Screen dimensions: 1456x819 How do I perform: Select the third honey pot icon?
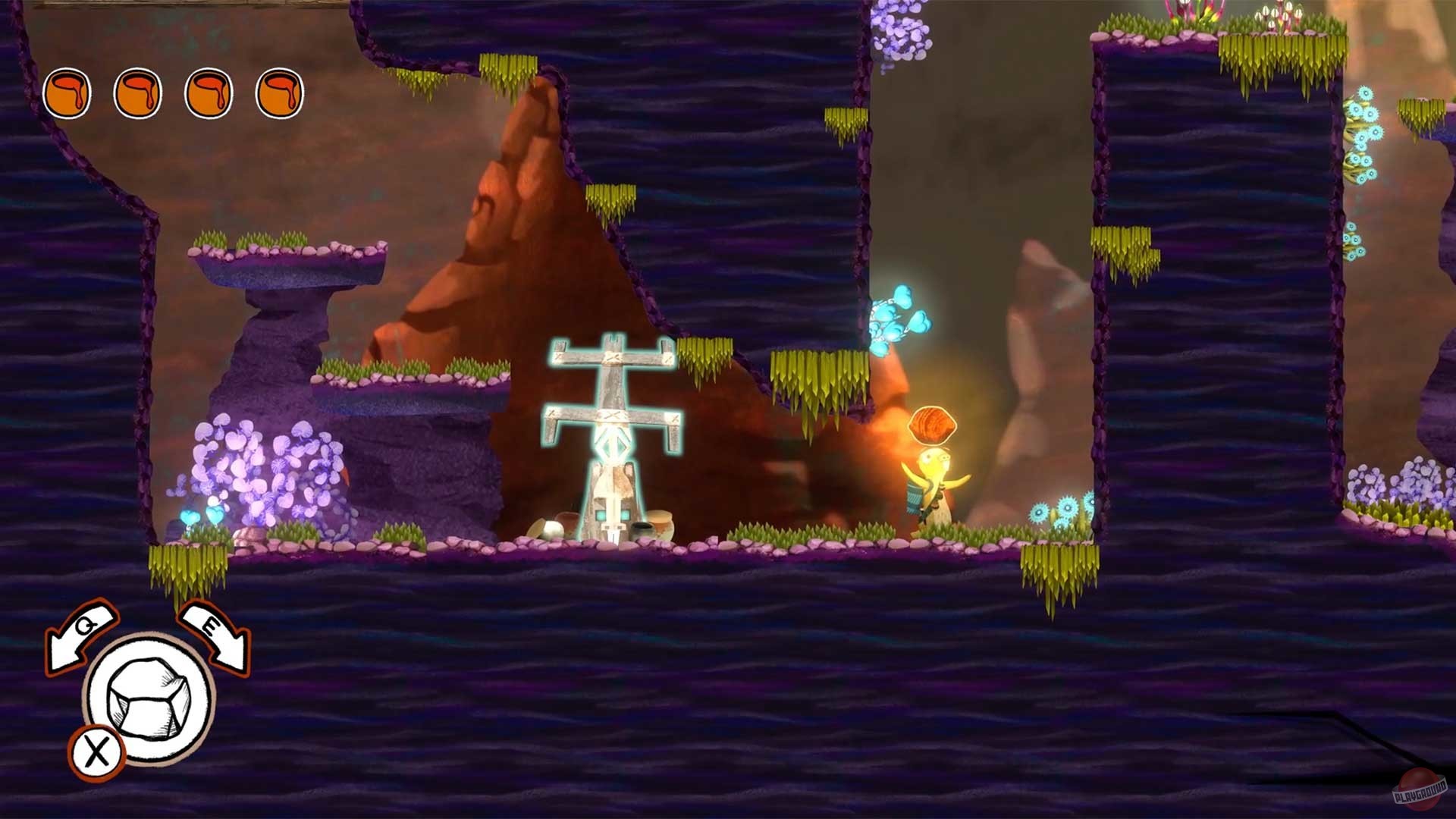pyautogui.click(x=206, y=93)
